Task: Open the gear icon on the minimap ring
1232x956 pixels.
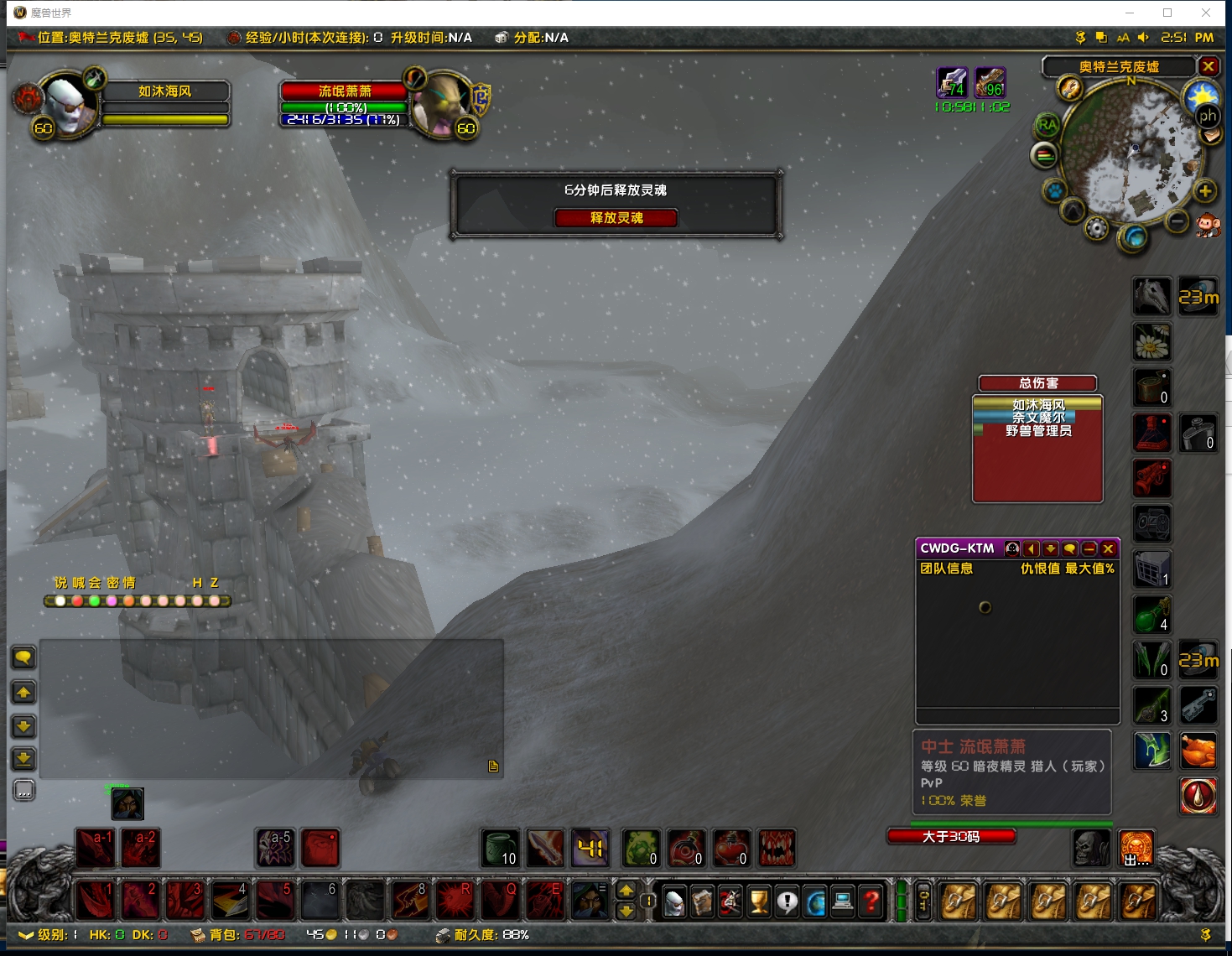Action: click(1096, 228)
